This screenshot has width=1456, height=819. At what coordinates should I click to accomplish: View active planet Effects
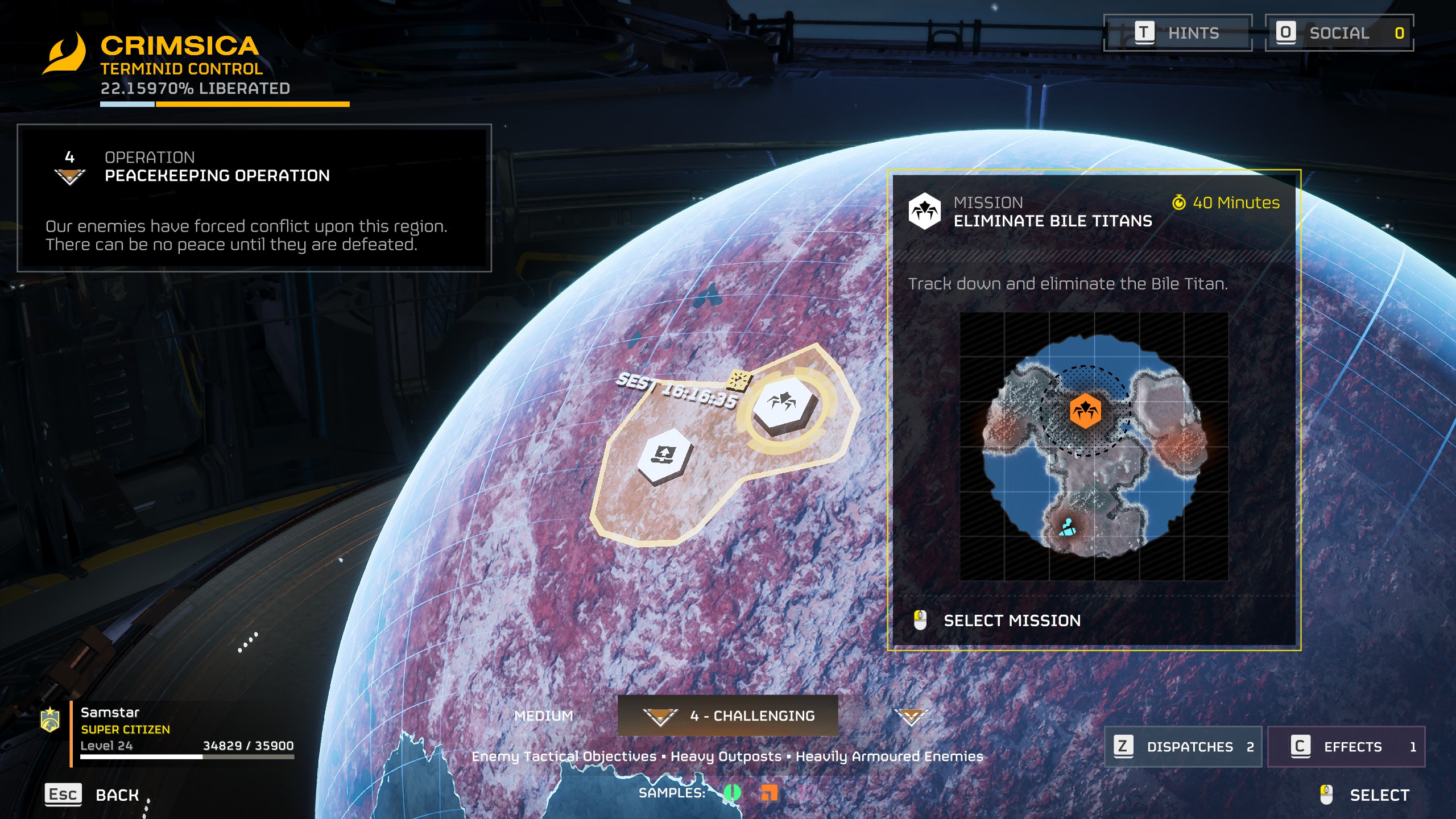tap(1346, 747)
